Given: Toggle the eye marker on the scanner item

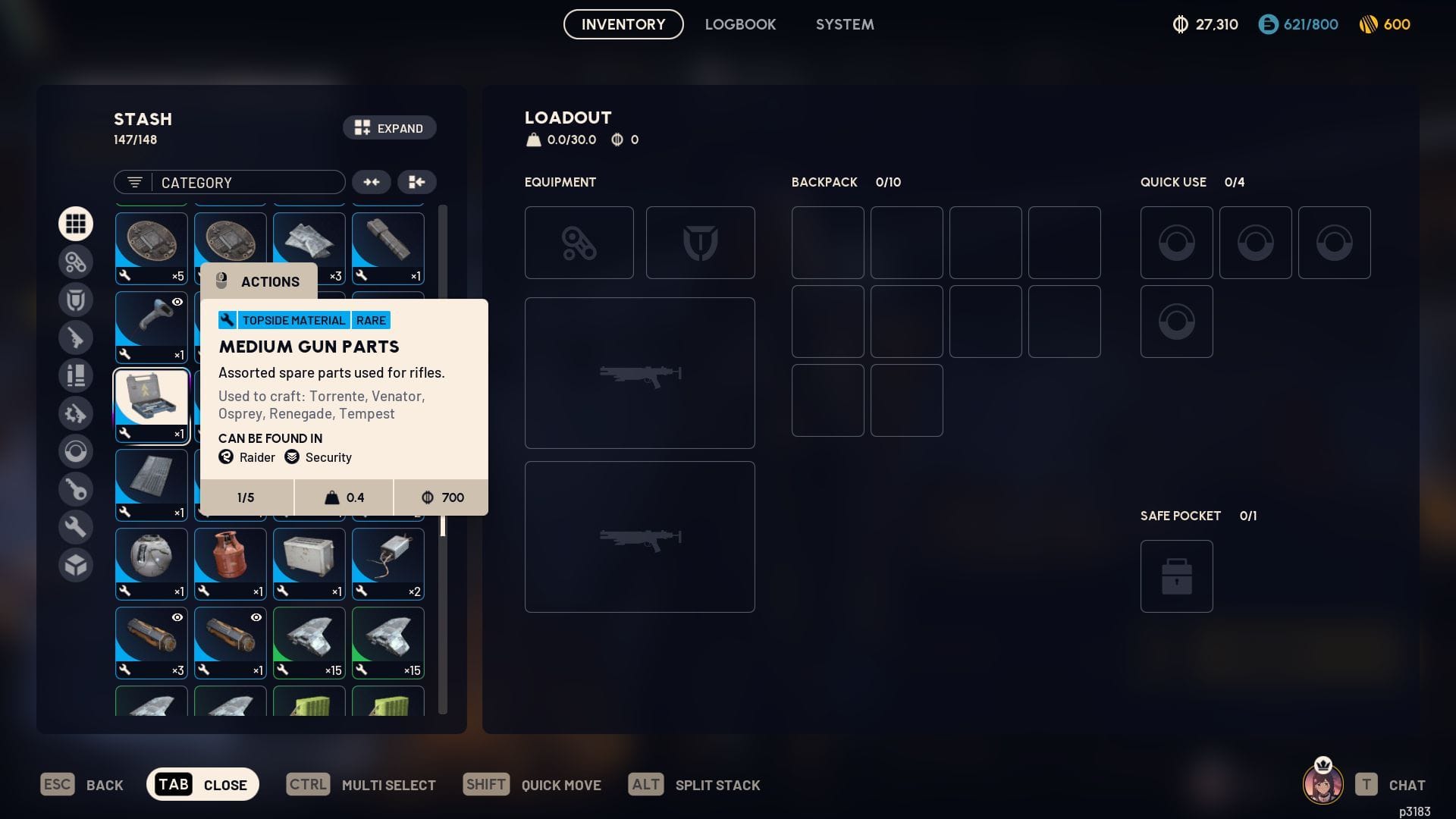Looking at the screenshot, I should pos(176,301).
